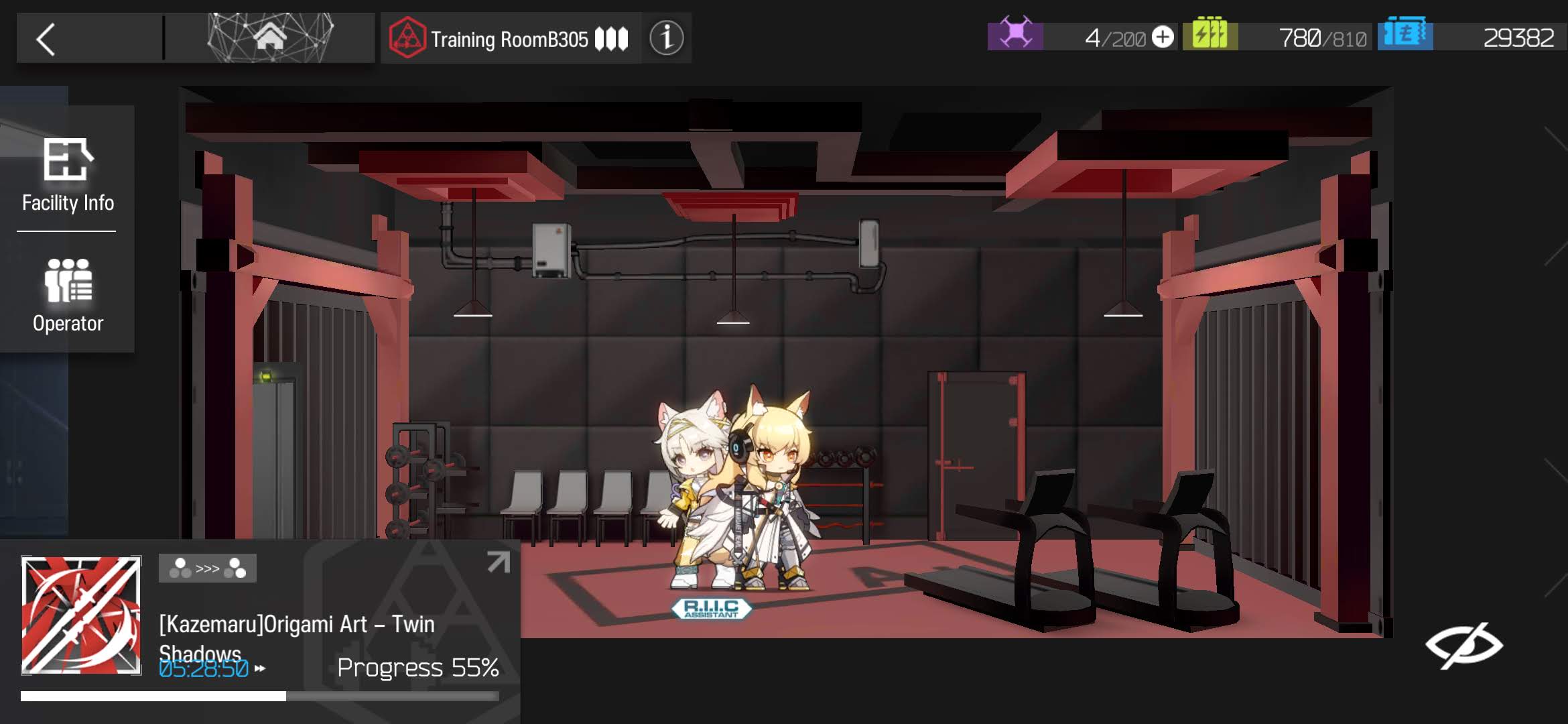Image resolution: width=1568 pixels, height=724 pixels.
Task: Select the Origami Art Twin Shadows skill icon
Action: [81, 615]
